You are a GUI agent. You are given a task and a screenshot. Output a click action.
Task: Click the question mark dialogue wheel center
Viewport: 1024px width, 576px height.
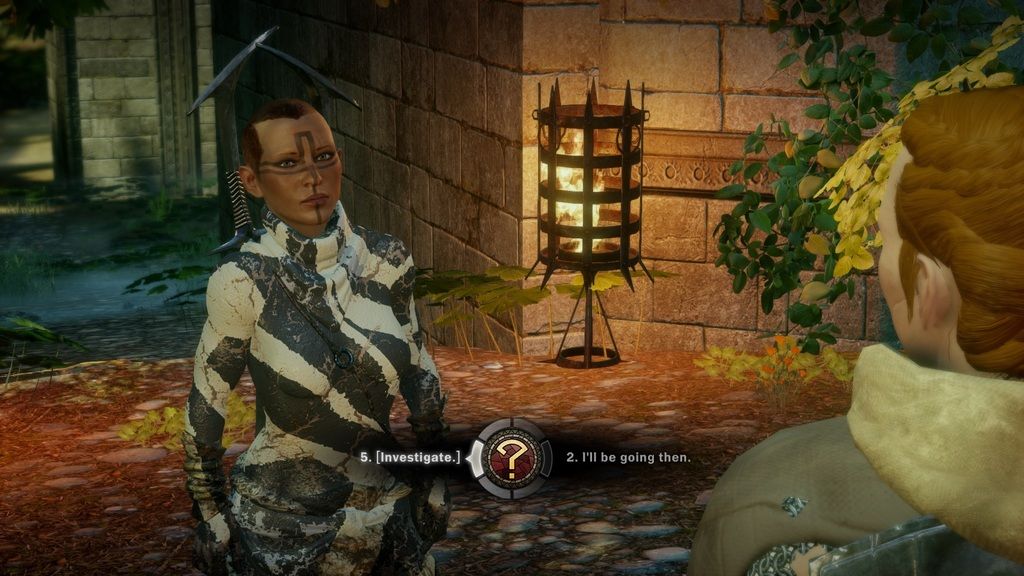coord(512,458)
